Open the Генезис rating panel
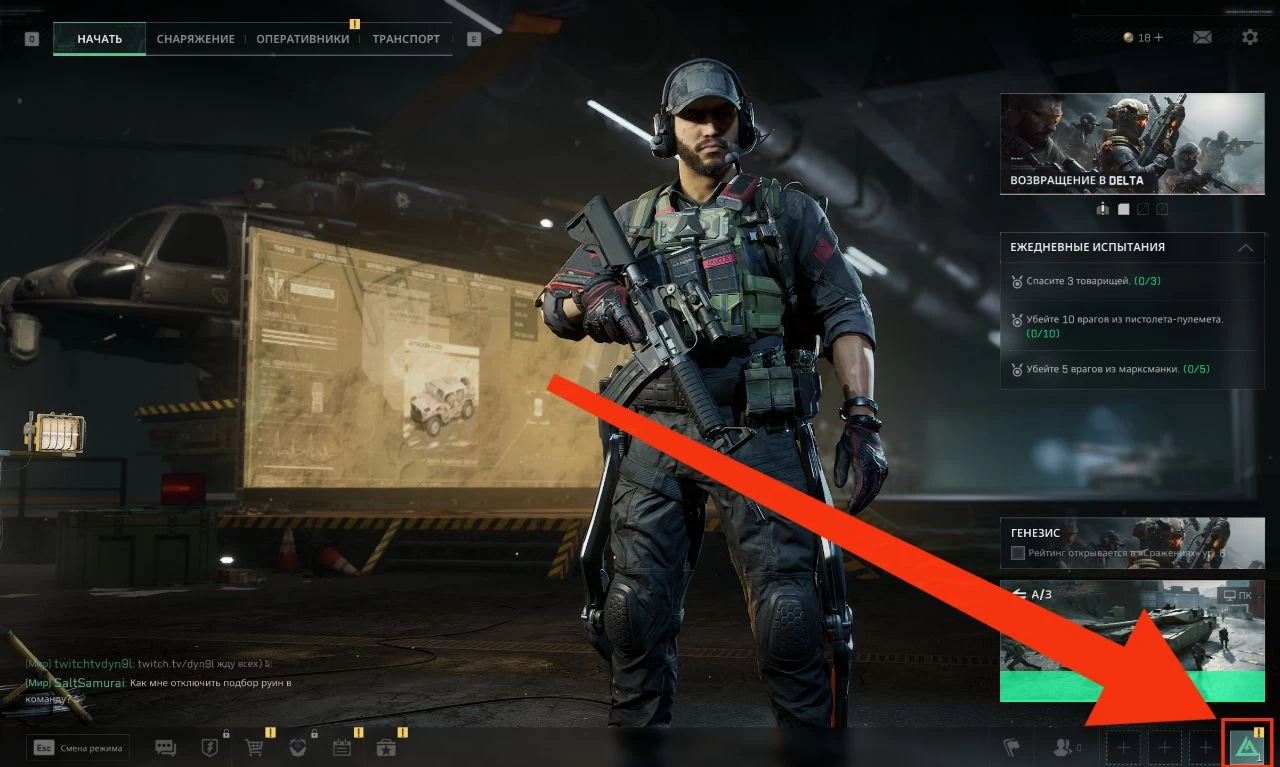The image size is (1280, 767). click(1132, 544)
